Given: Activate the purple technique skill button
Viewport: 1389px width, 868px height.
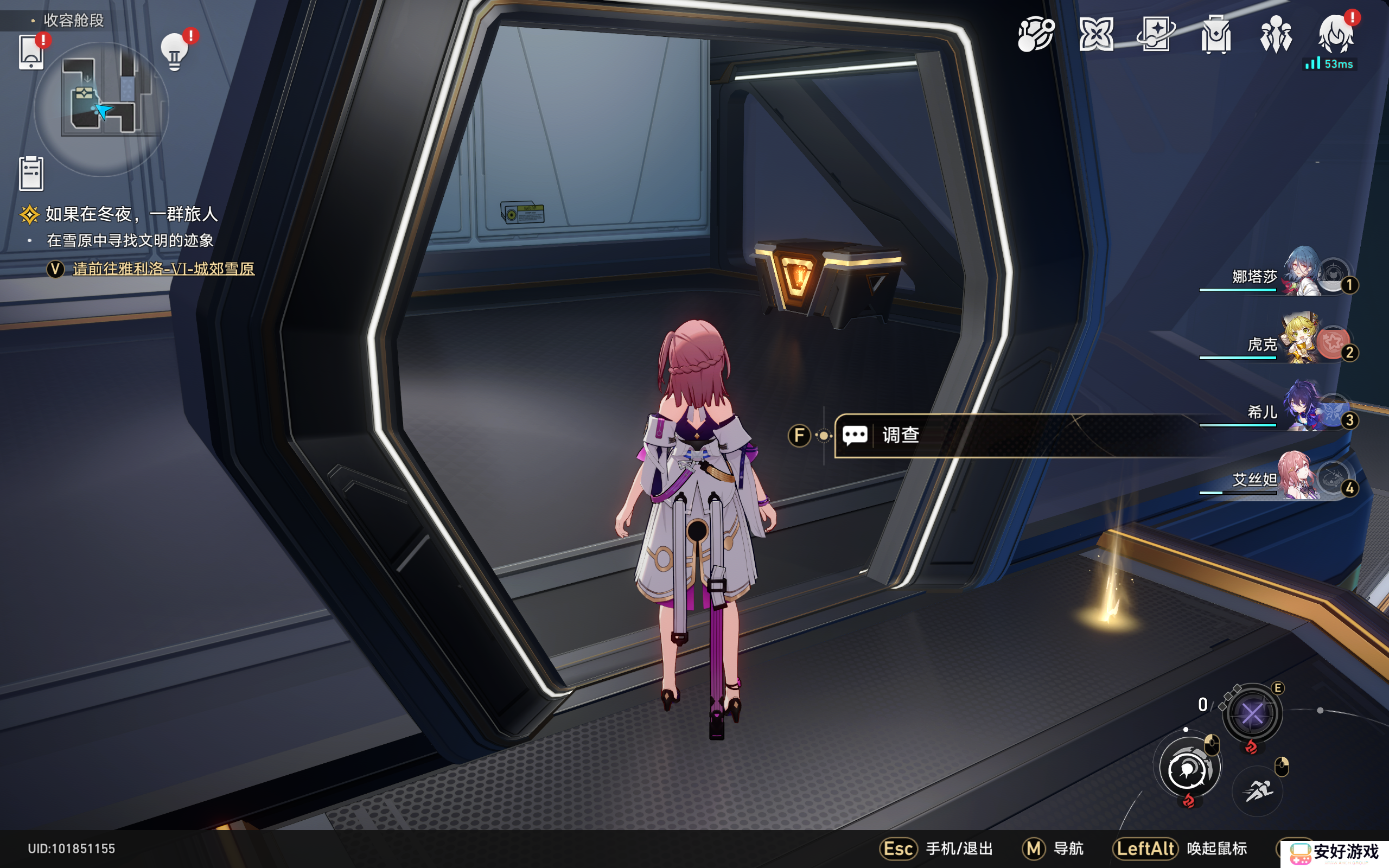Looking at the screenshot, I should click(1252, 714).
